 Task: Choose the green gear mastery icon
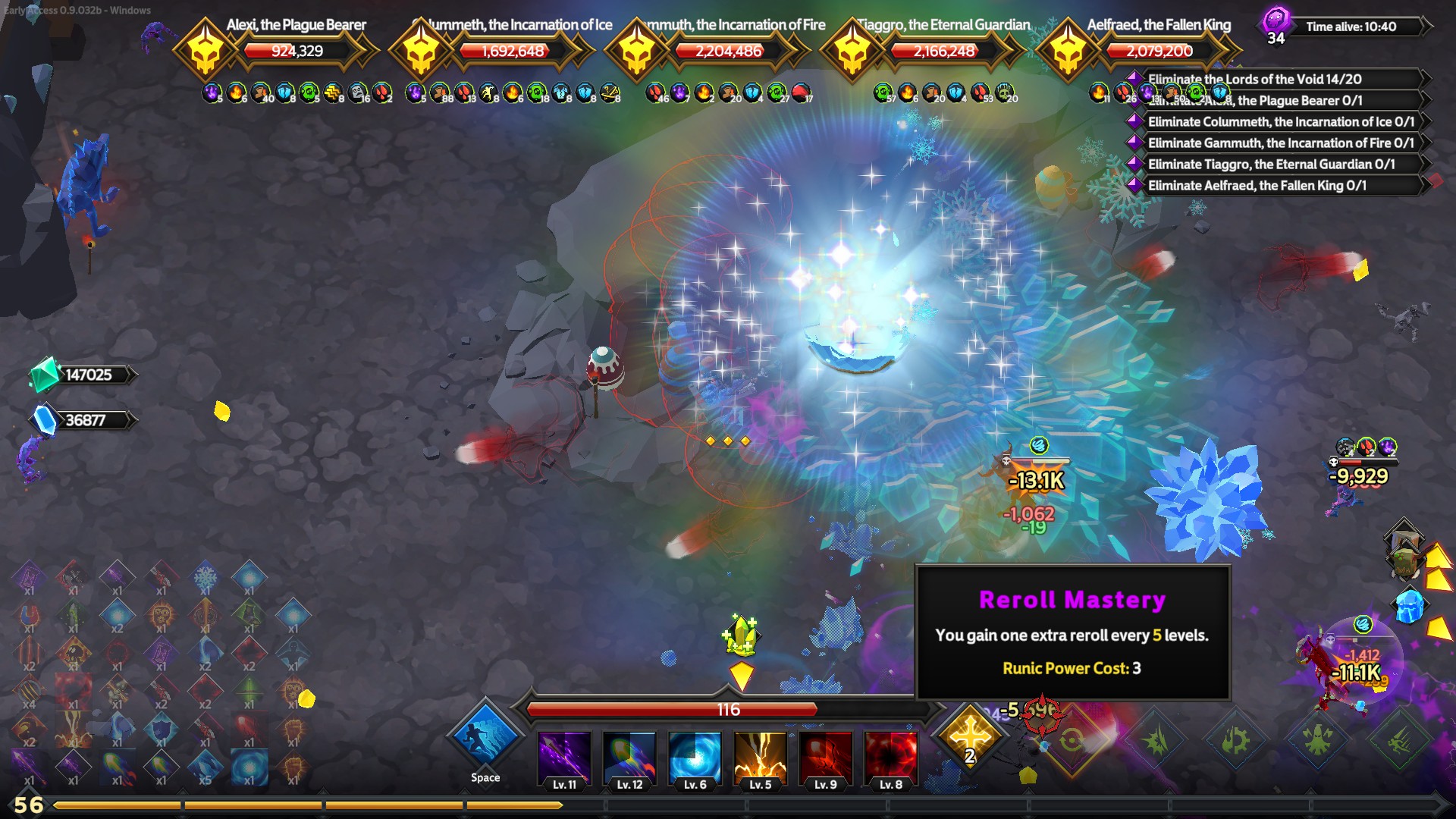[1235, 739]
